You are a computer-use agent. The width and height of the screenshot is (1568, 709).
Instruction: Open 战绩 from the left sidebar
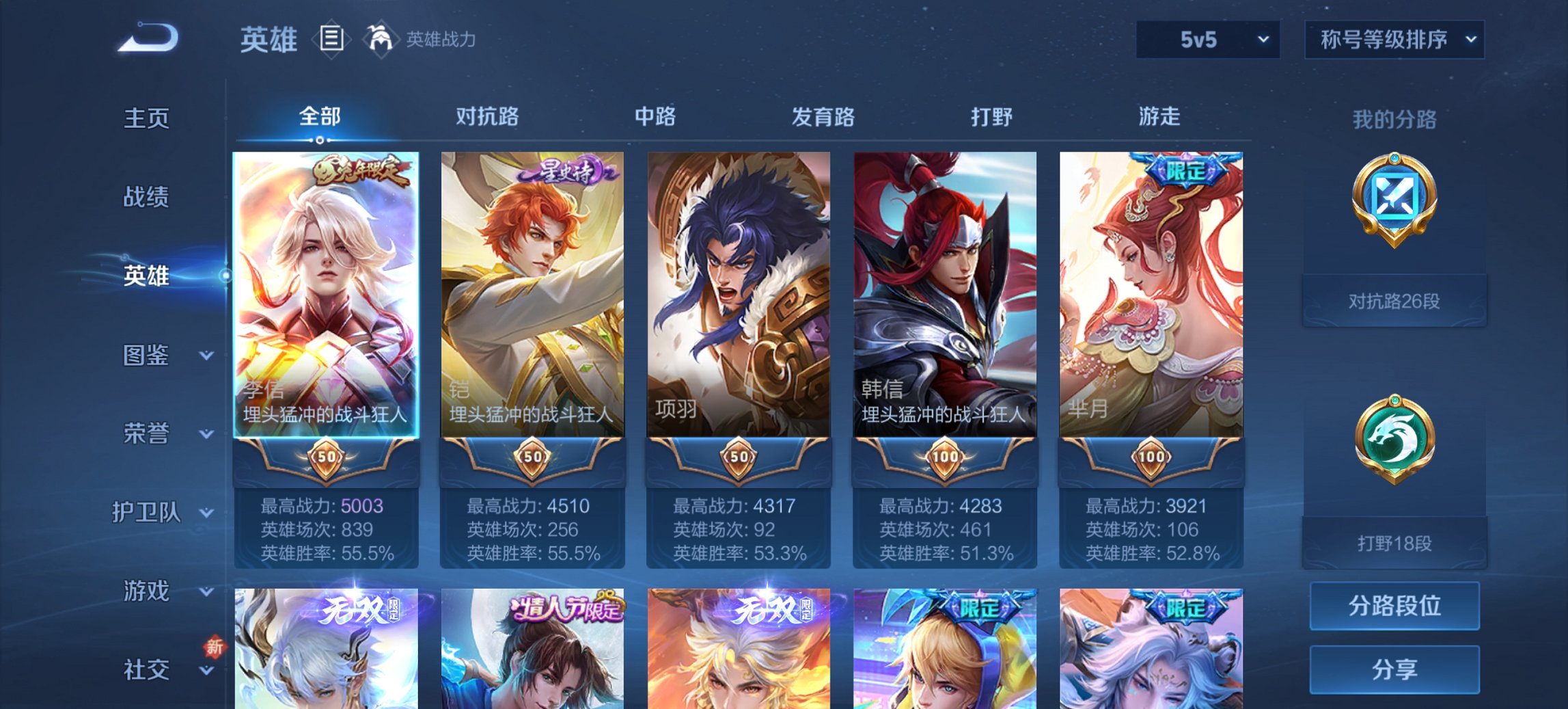pyautogui.click(x=146, y=198)
